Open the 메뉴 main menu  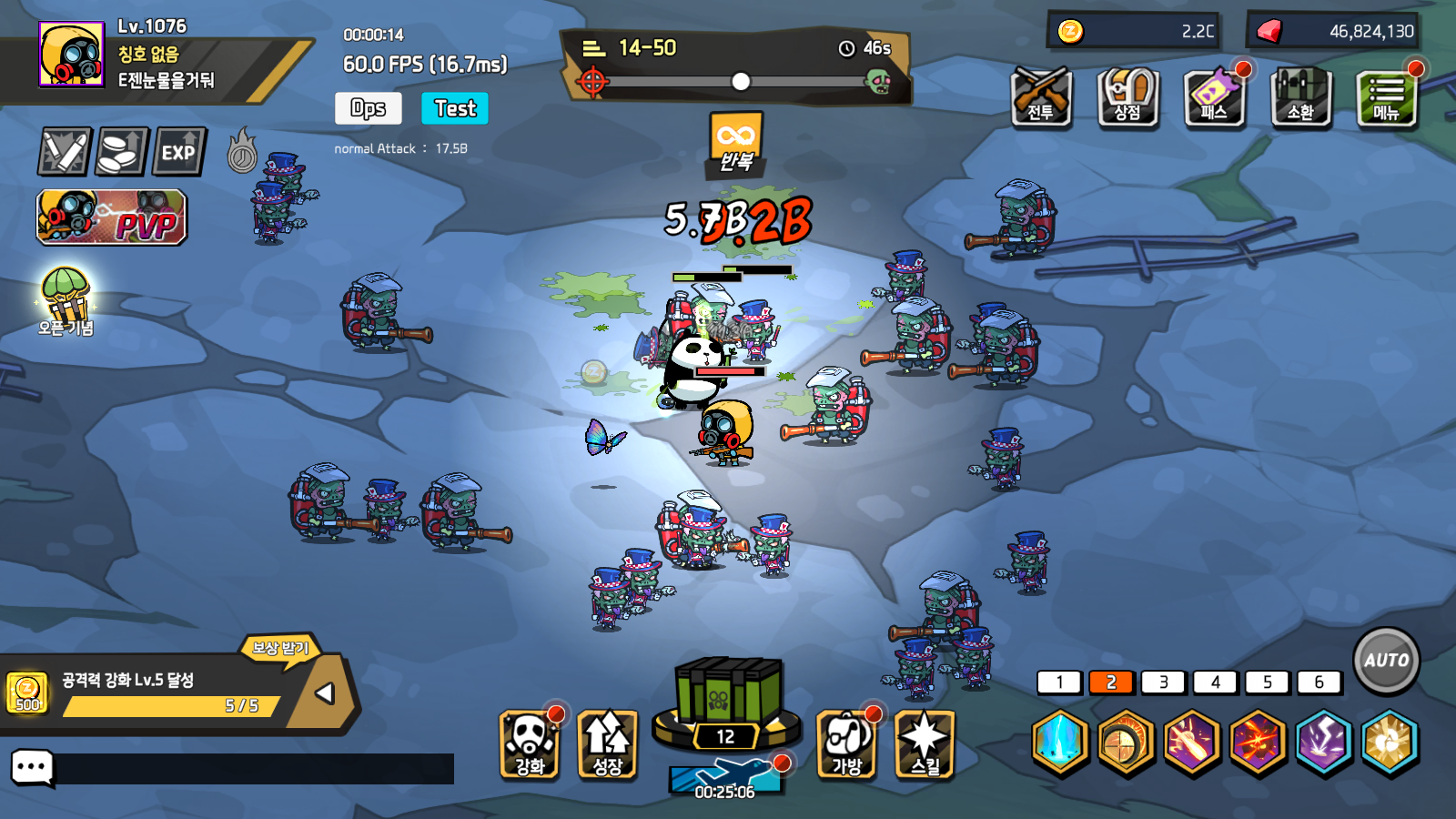1386,96
